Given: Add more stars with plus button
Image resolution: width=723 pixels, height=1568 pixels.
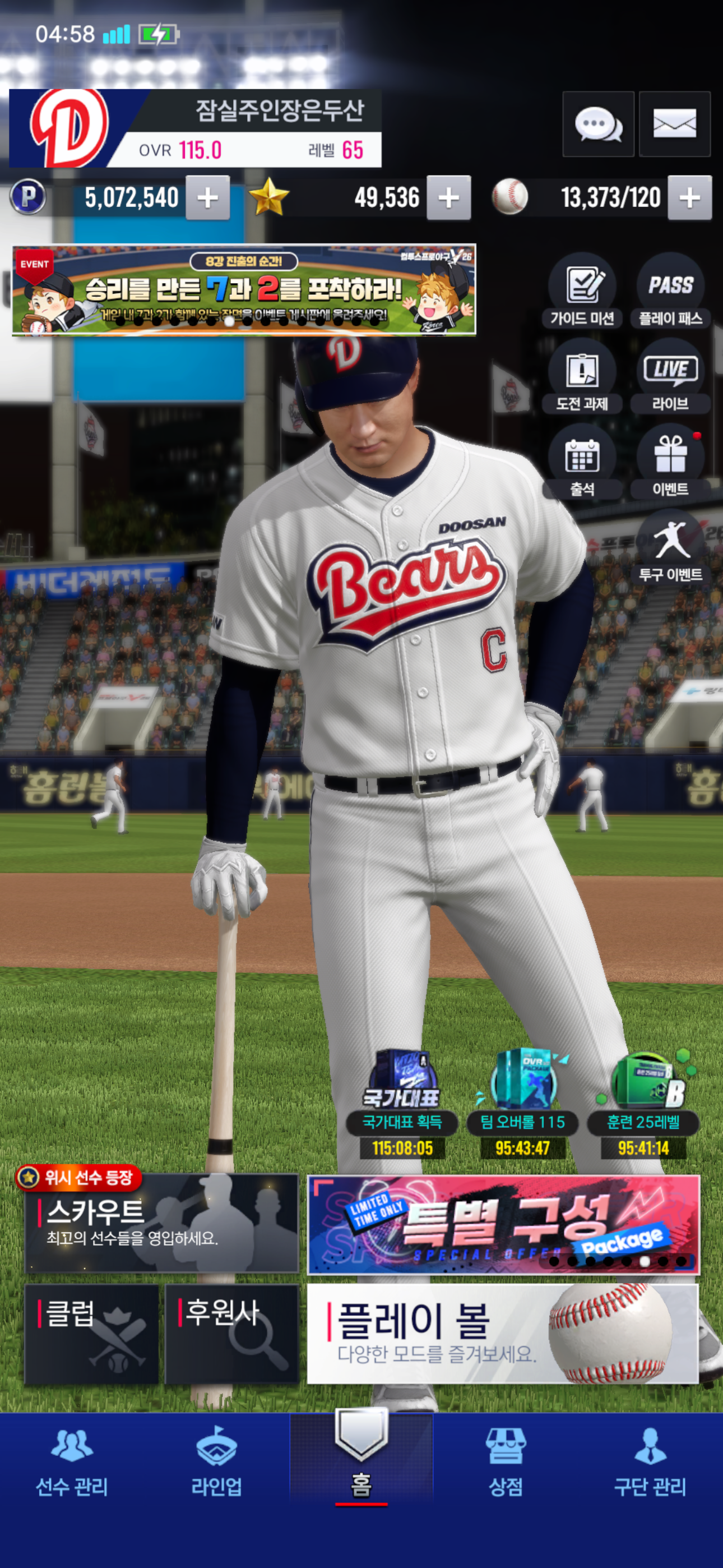Looking at the screenshot, I should tap(448, 198).
